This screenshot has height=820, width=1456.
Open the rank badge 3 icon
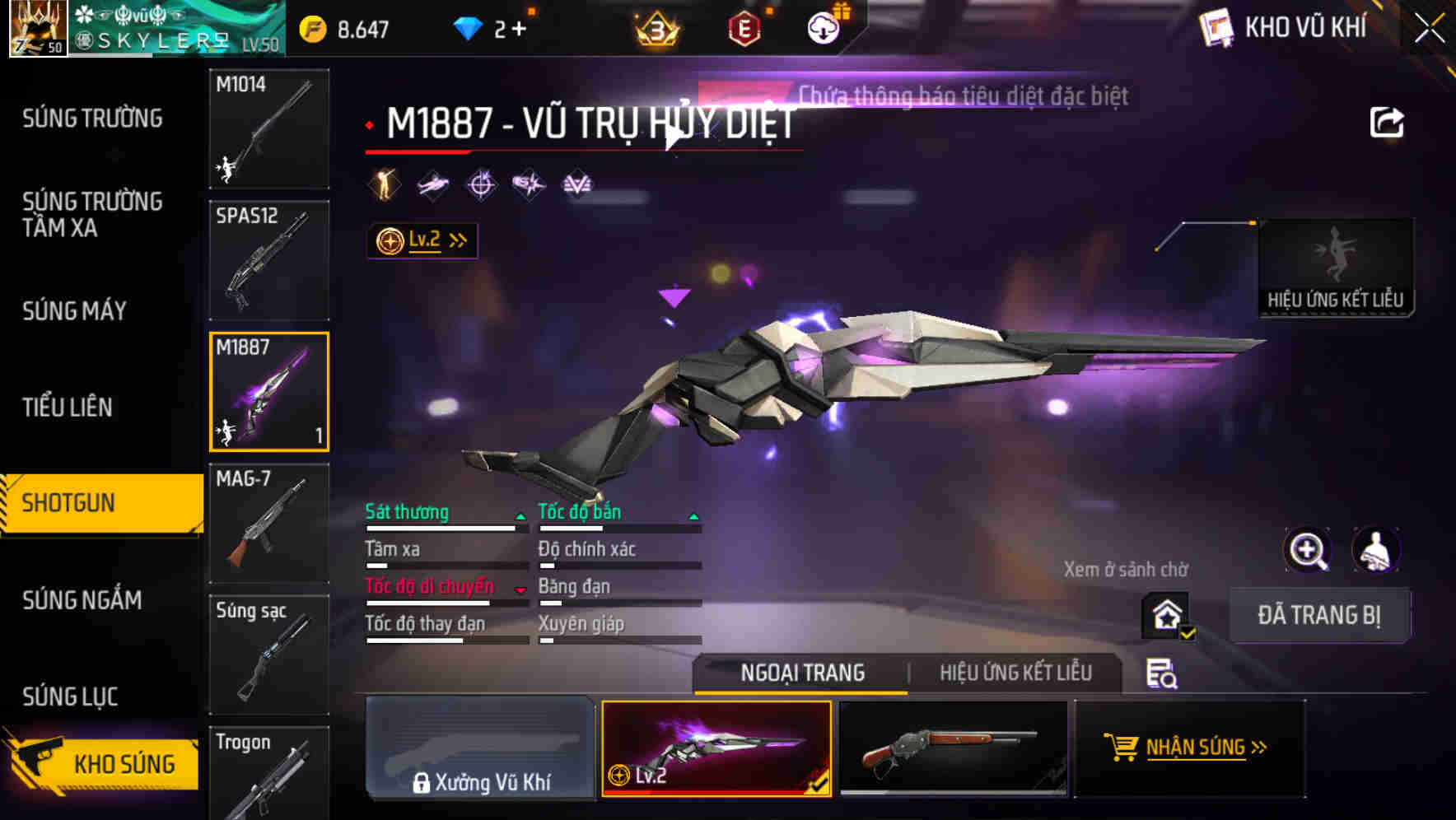coord(653,26)
